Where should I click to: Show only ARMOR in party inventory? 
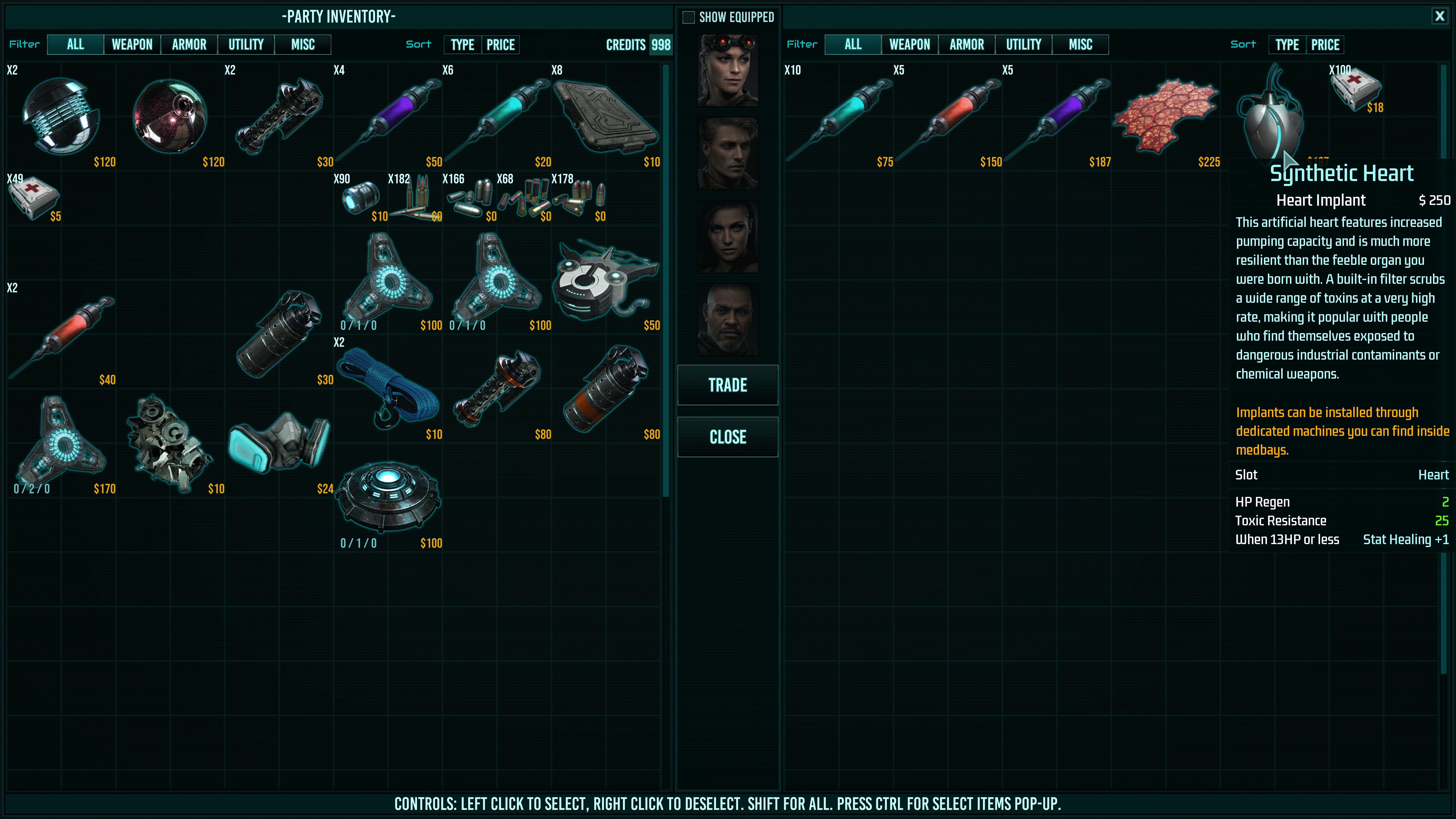click(189, 45)
